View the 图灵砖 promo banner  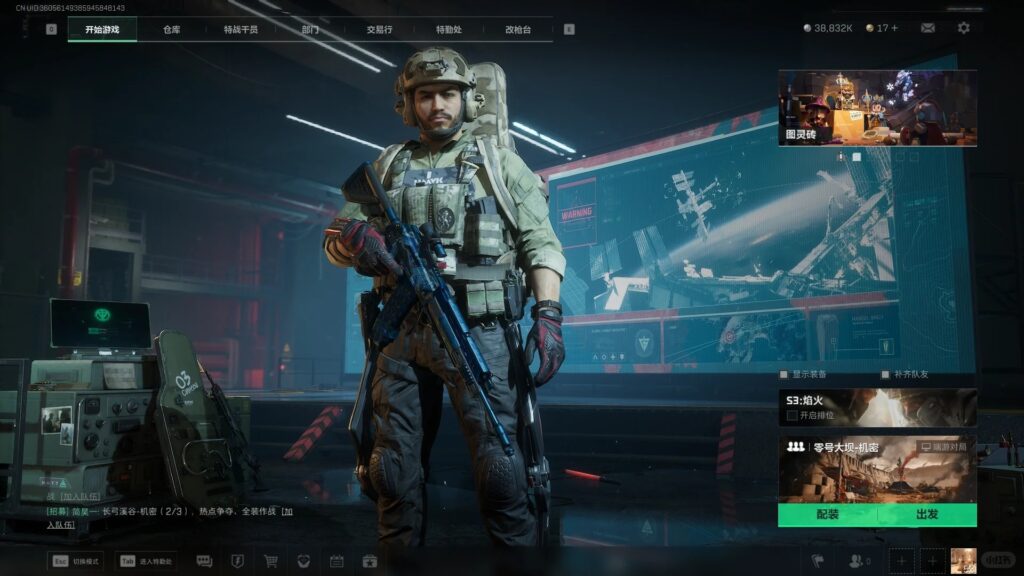pos(877,108)
